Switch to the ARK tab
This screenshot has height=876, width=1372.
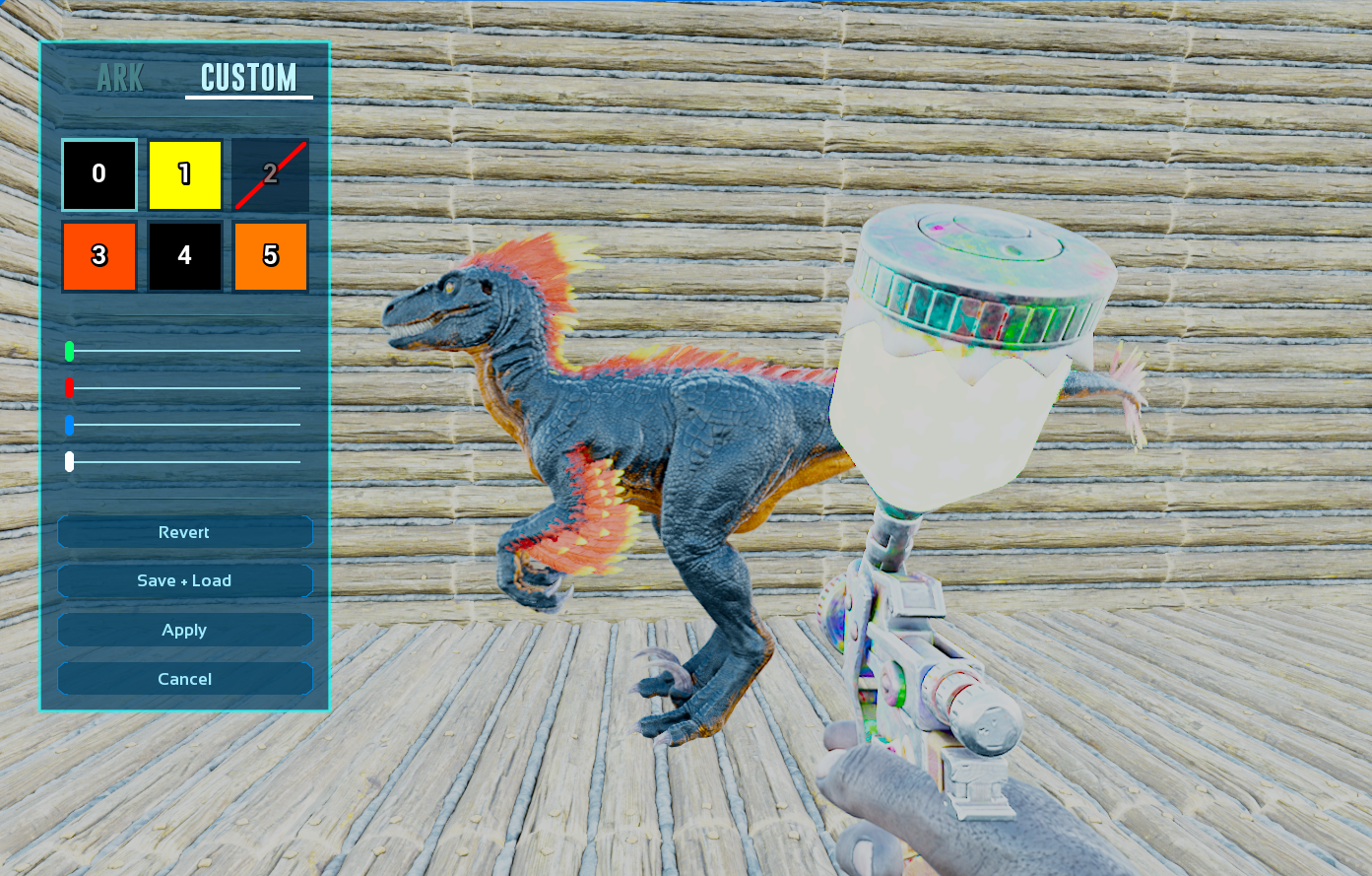click(x=120, y=78)
